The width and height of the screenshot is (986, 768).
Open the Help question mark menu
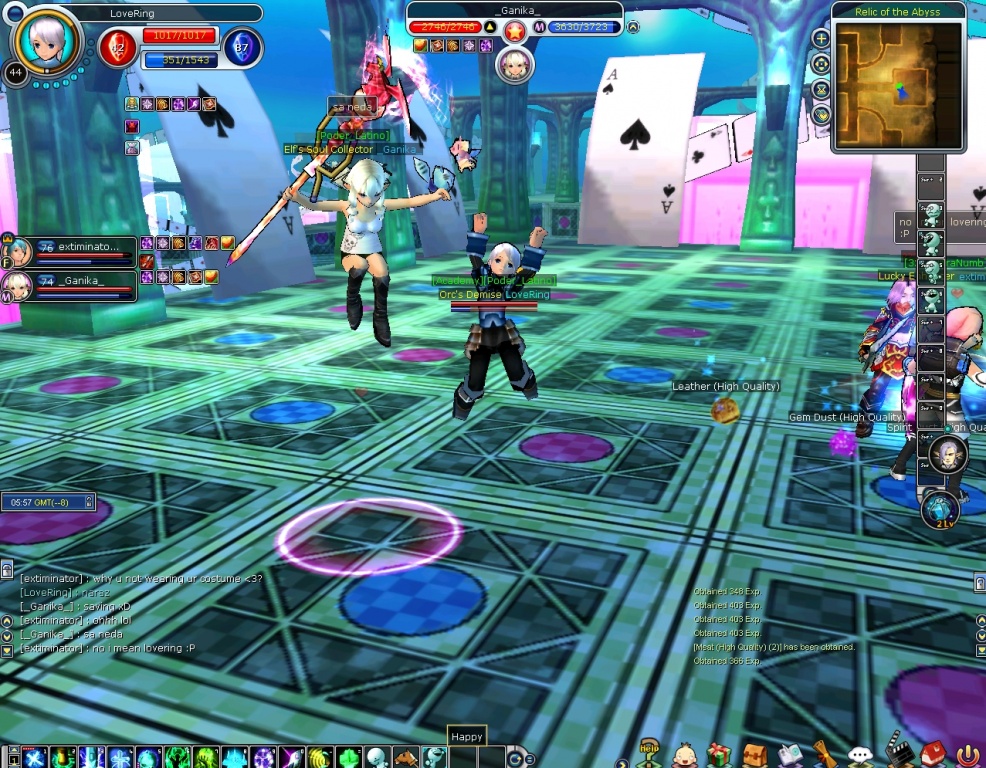650,754
